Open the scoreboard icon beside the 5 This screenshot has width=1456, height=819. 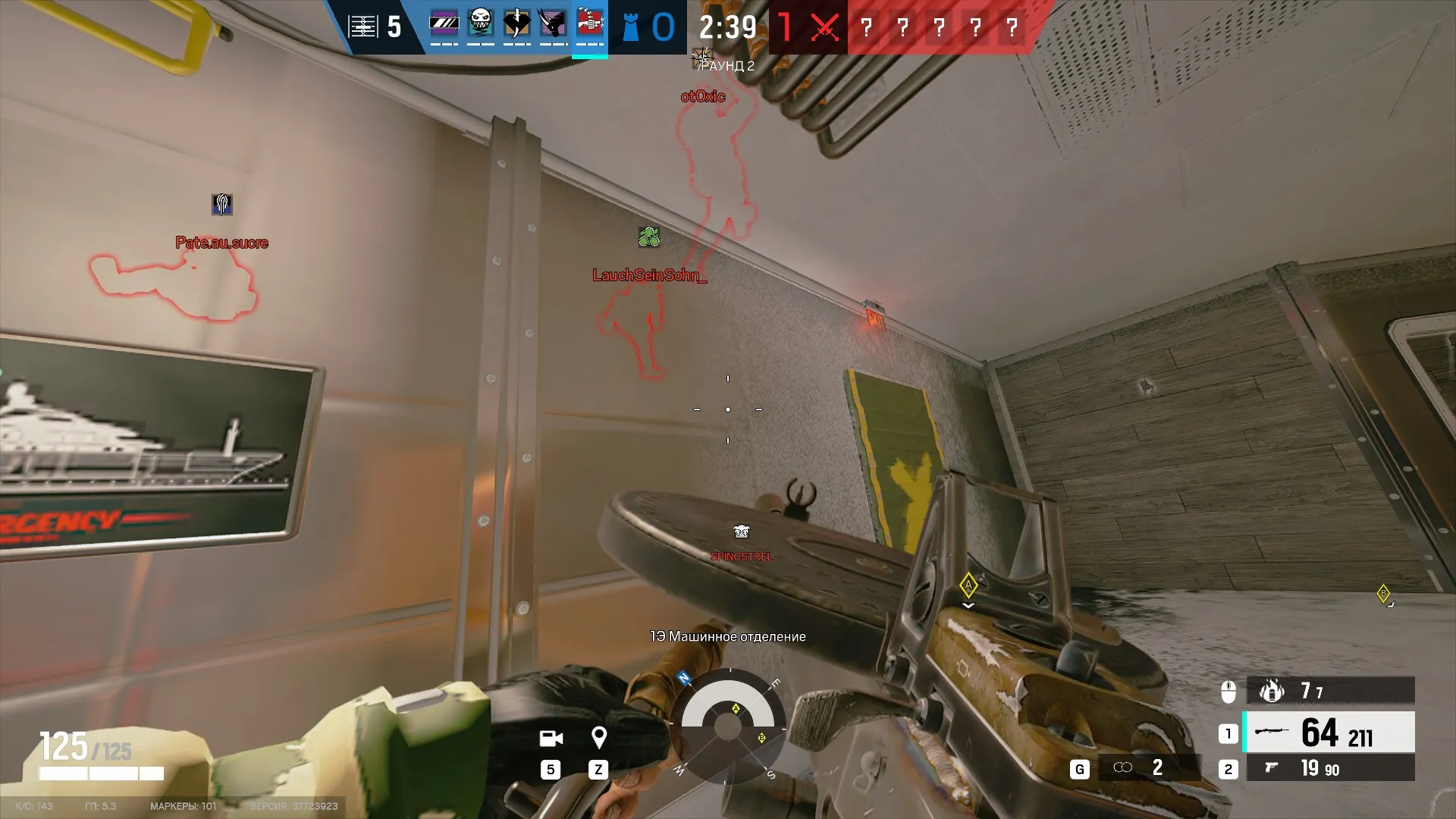(x=362, y=27)
